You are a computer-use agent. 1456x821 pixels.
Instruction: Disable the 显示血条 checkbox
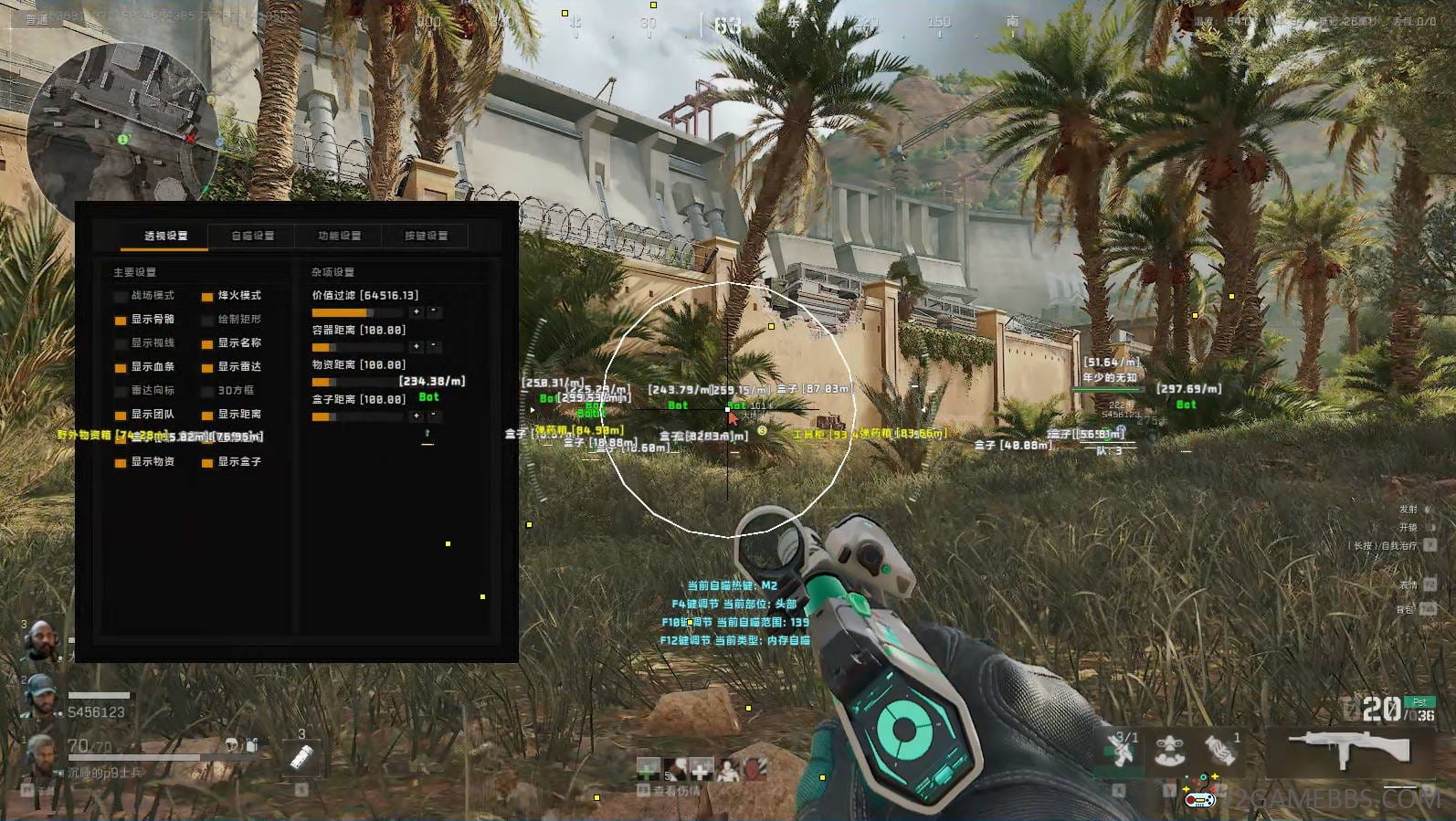121,367
